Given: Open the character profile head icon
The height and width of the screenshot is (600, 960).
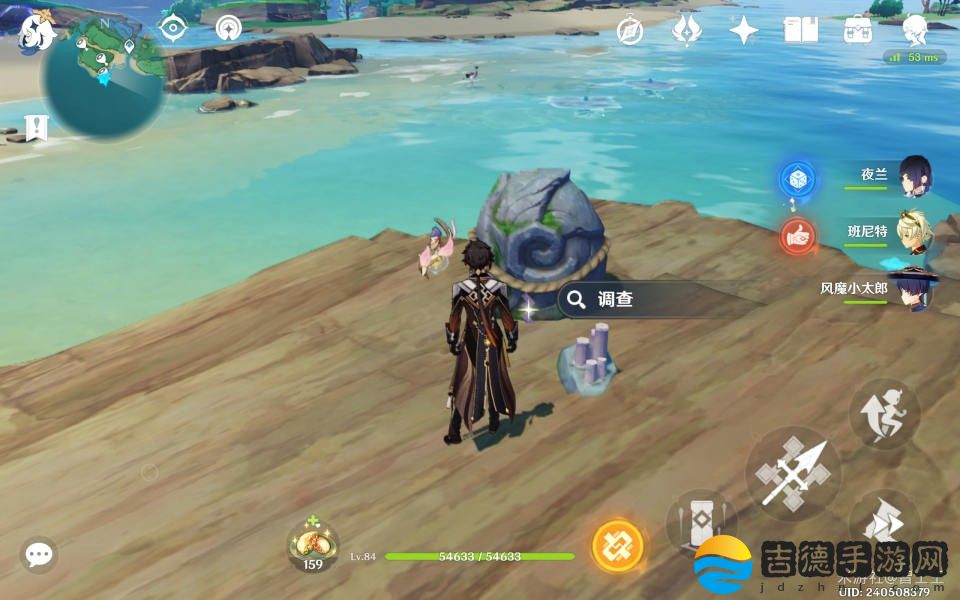Looking at the screenshot, I should (914, 31).
